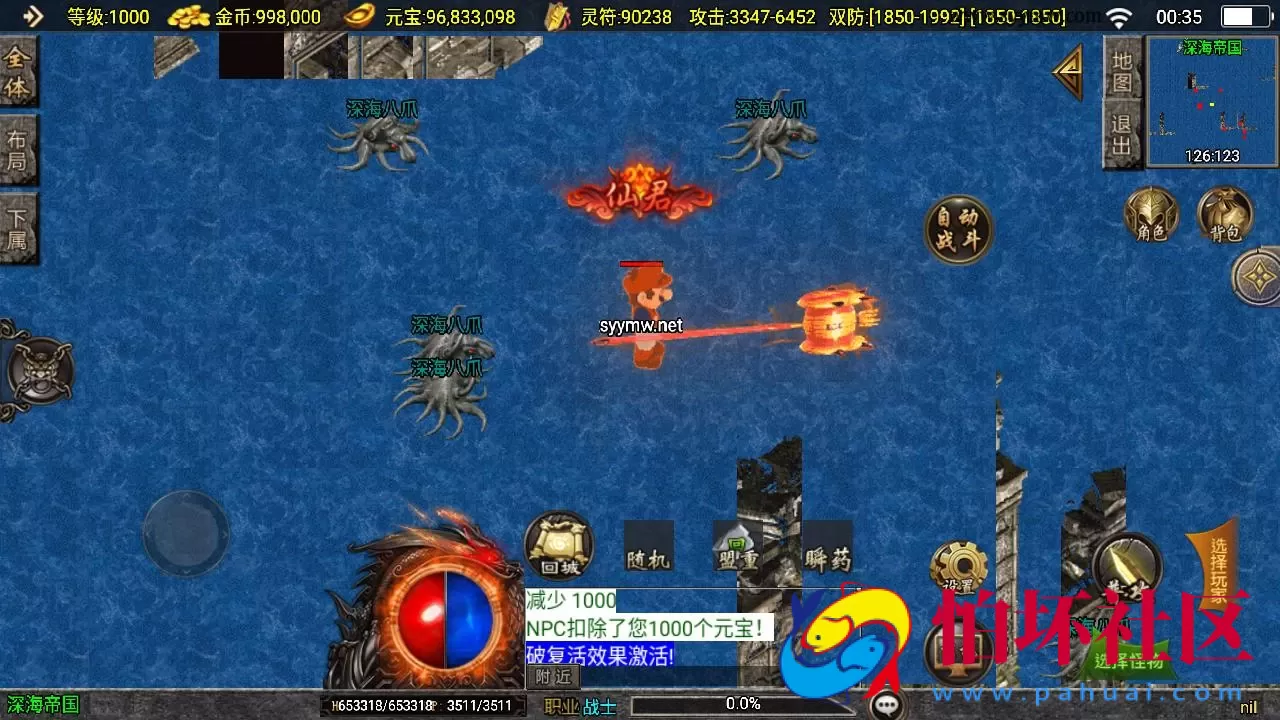Select the 回城 return-to-town scroll icon
The image size is (1280, 720).
coord(558,547)
